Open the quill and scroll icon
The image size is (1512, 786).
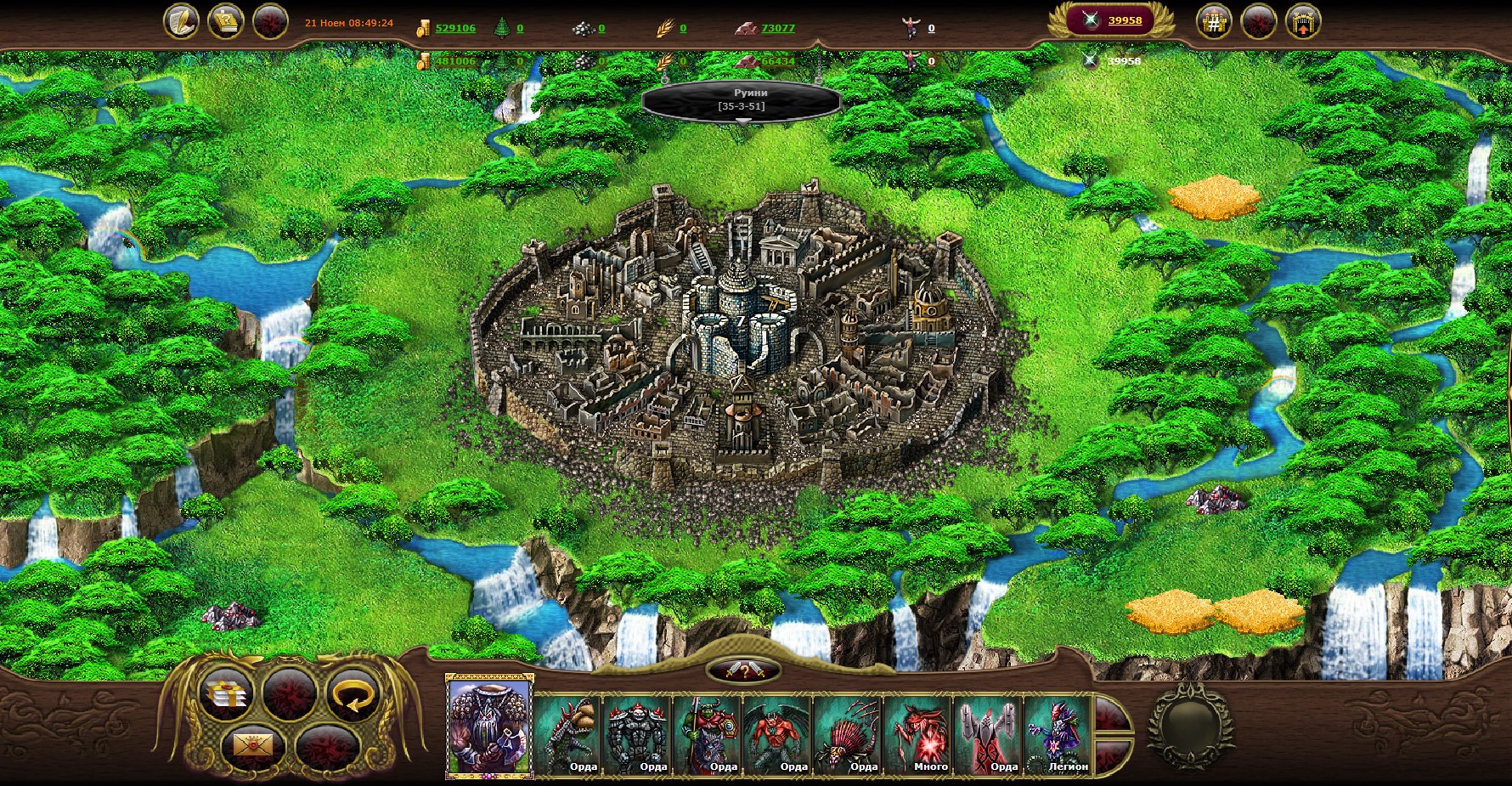[x=181, y=21]
